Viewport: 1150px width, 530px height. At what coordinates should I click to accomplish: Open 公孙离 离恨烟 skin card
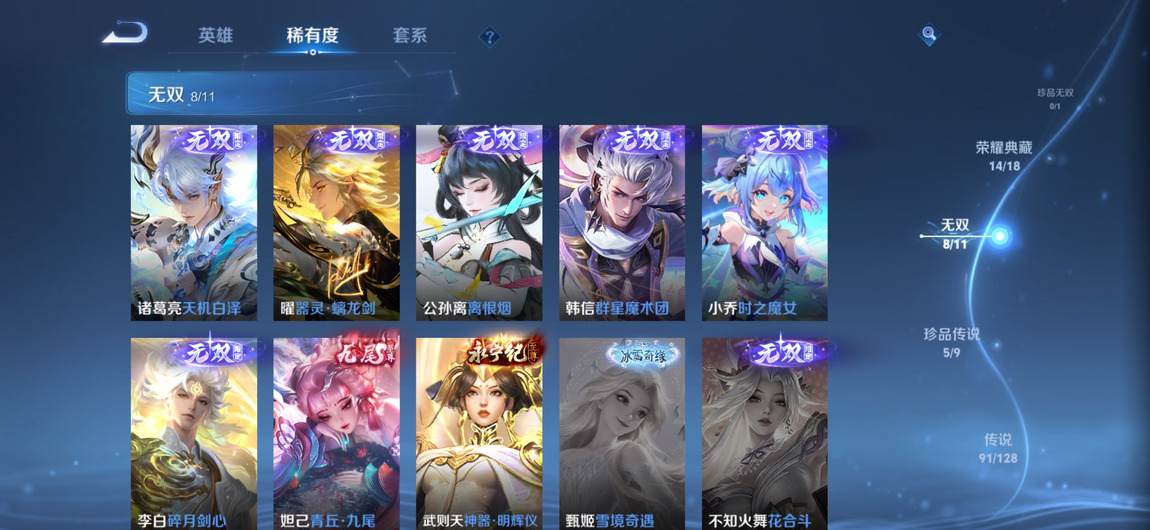click(x=479, y=222)
